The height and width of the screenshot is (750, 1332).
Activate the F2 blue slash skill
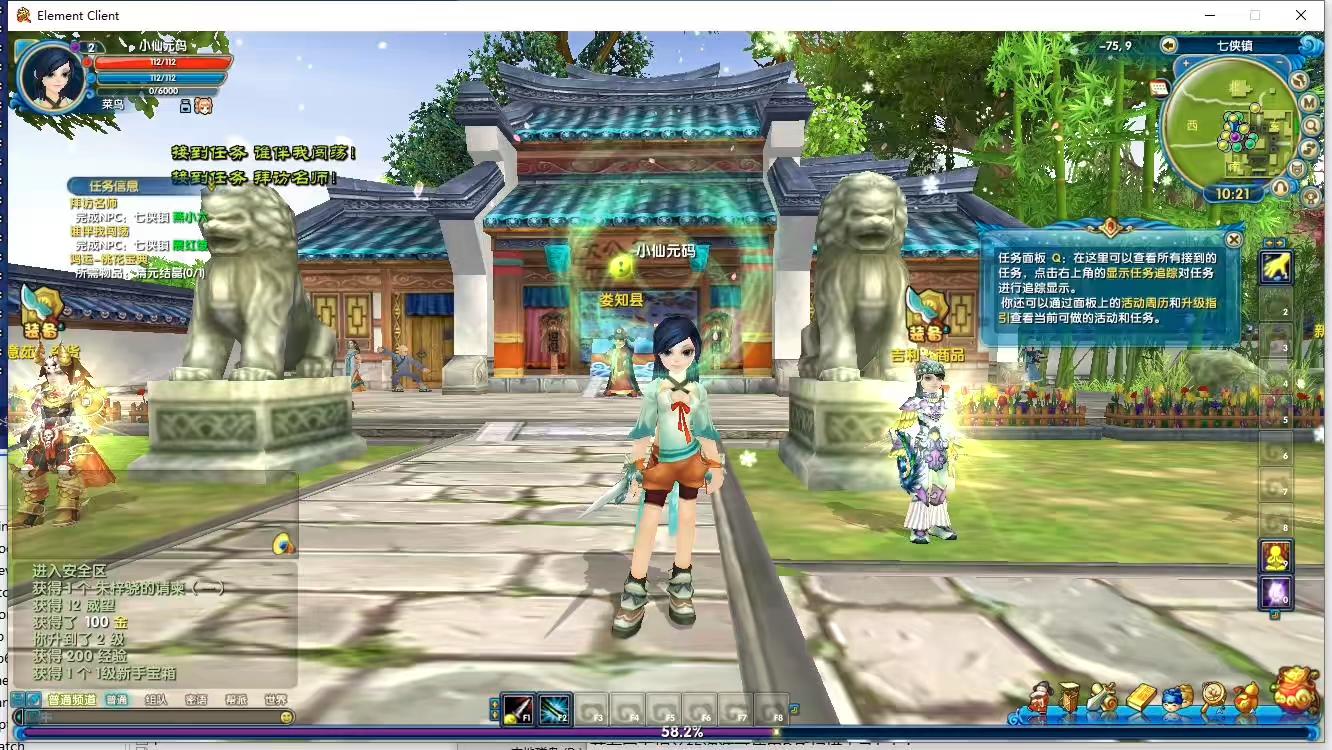[554, 709]
